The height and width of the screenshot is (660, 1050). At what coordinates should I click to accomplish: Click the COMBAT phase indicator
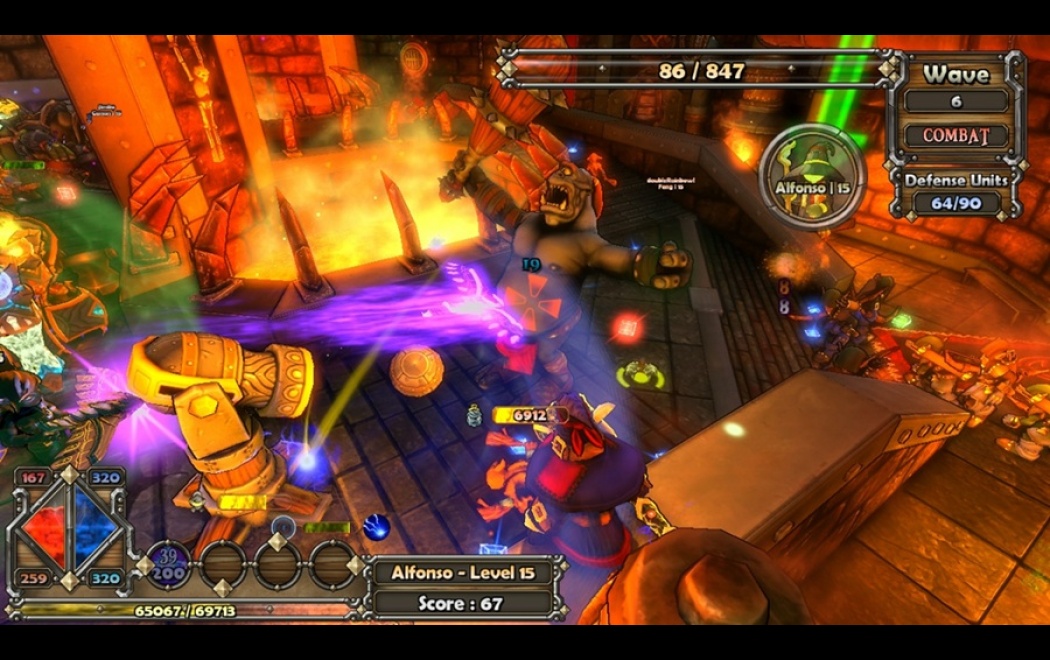coord(956,135)
